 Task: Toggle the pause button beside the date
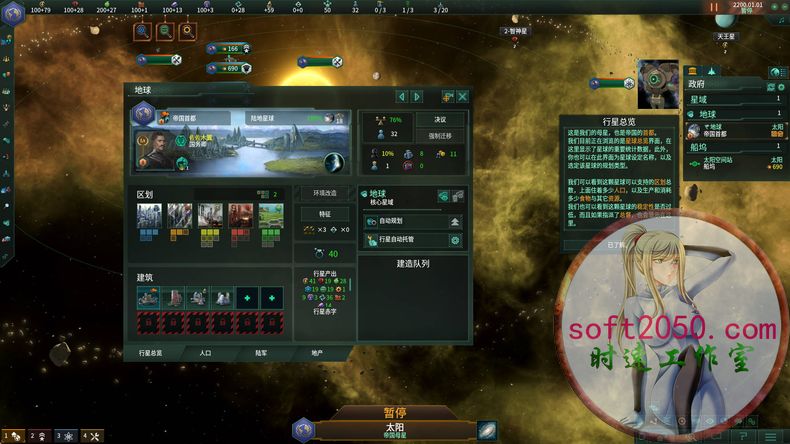(714, 7)
